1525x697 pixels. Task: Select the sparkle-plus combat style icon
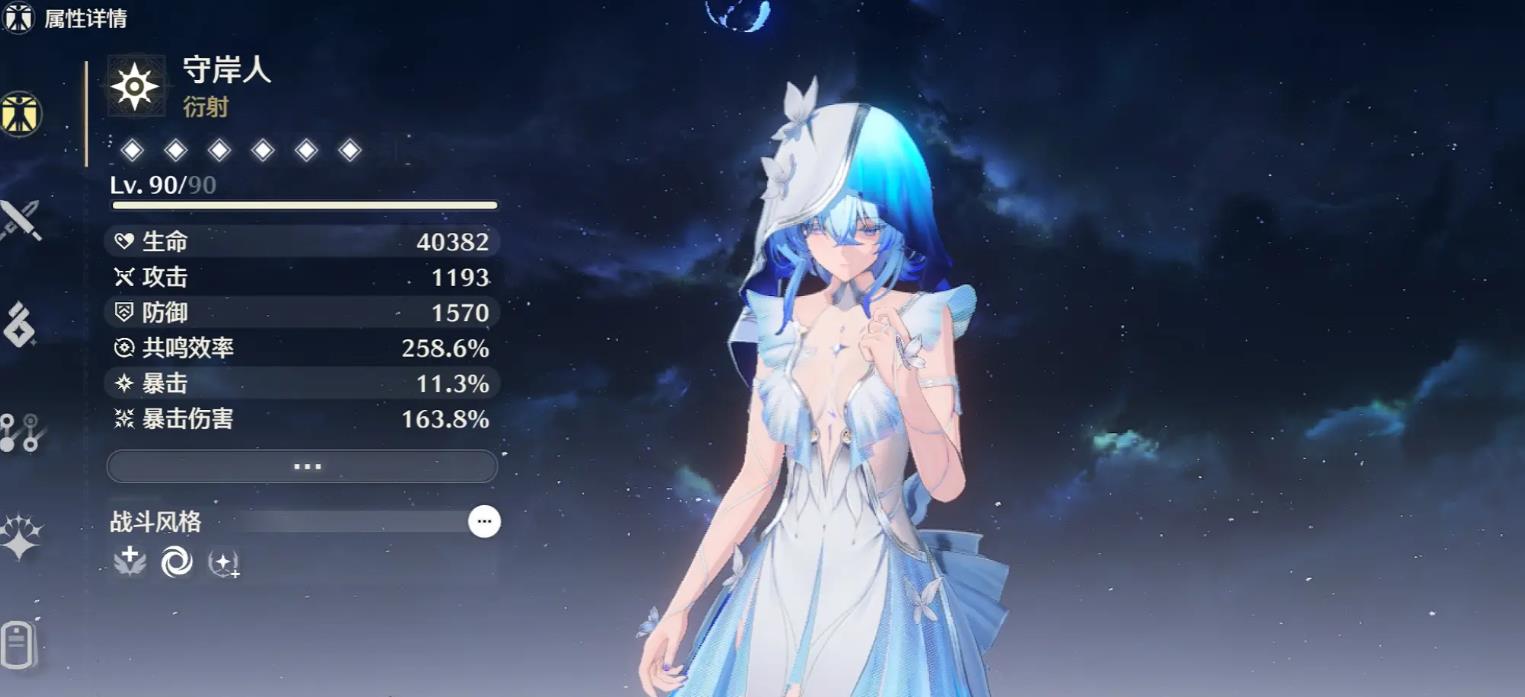click(223, 563)
